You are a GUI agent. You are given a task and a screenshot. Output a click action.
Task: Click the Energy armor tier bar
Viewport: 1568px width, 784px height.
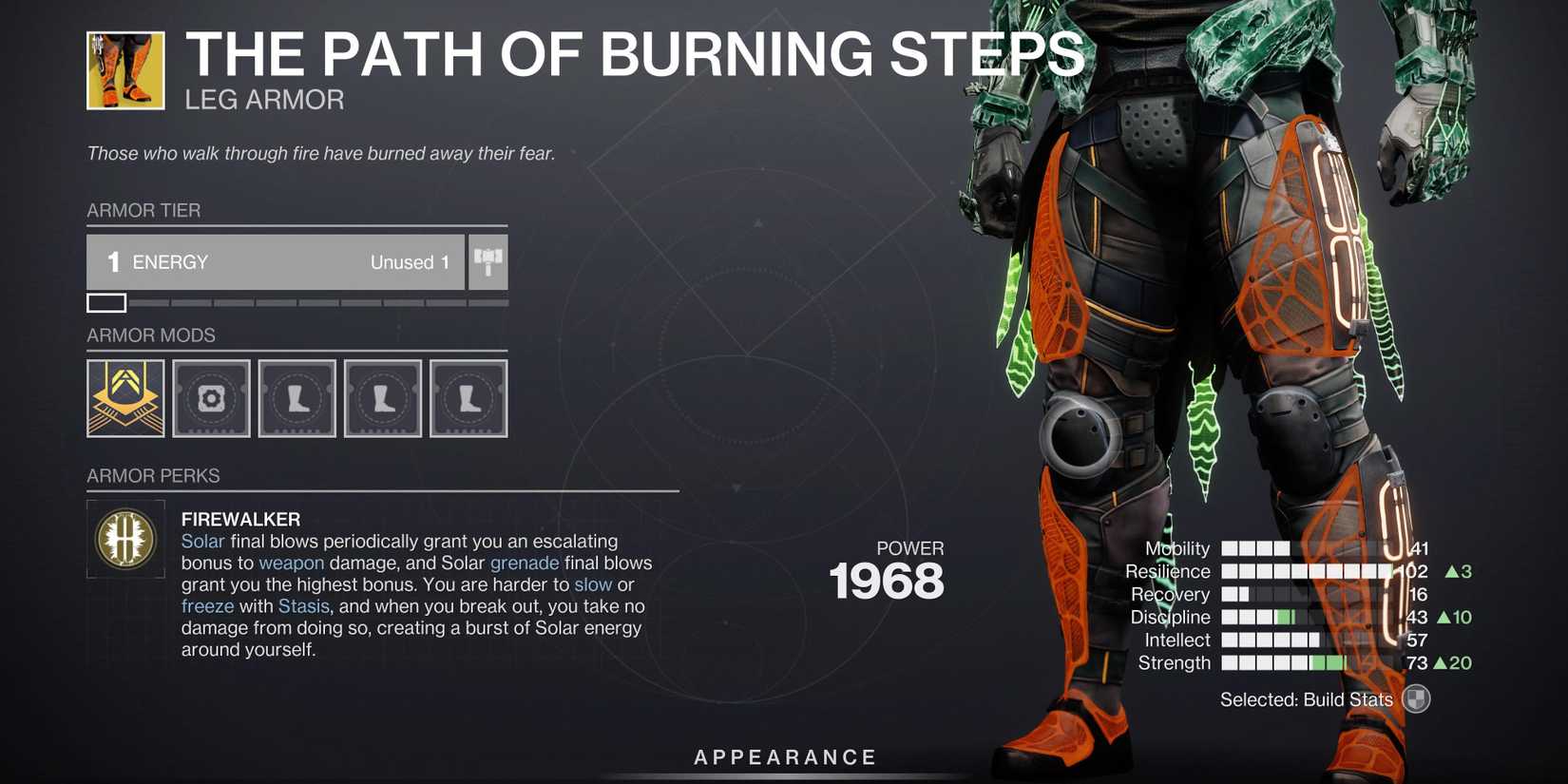(x=276, y=262)
